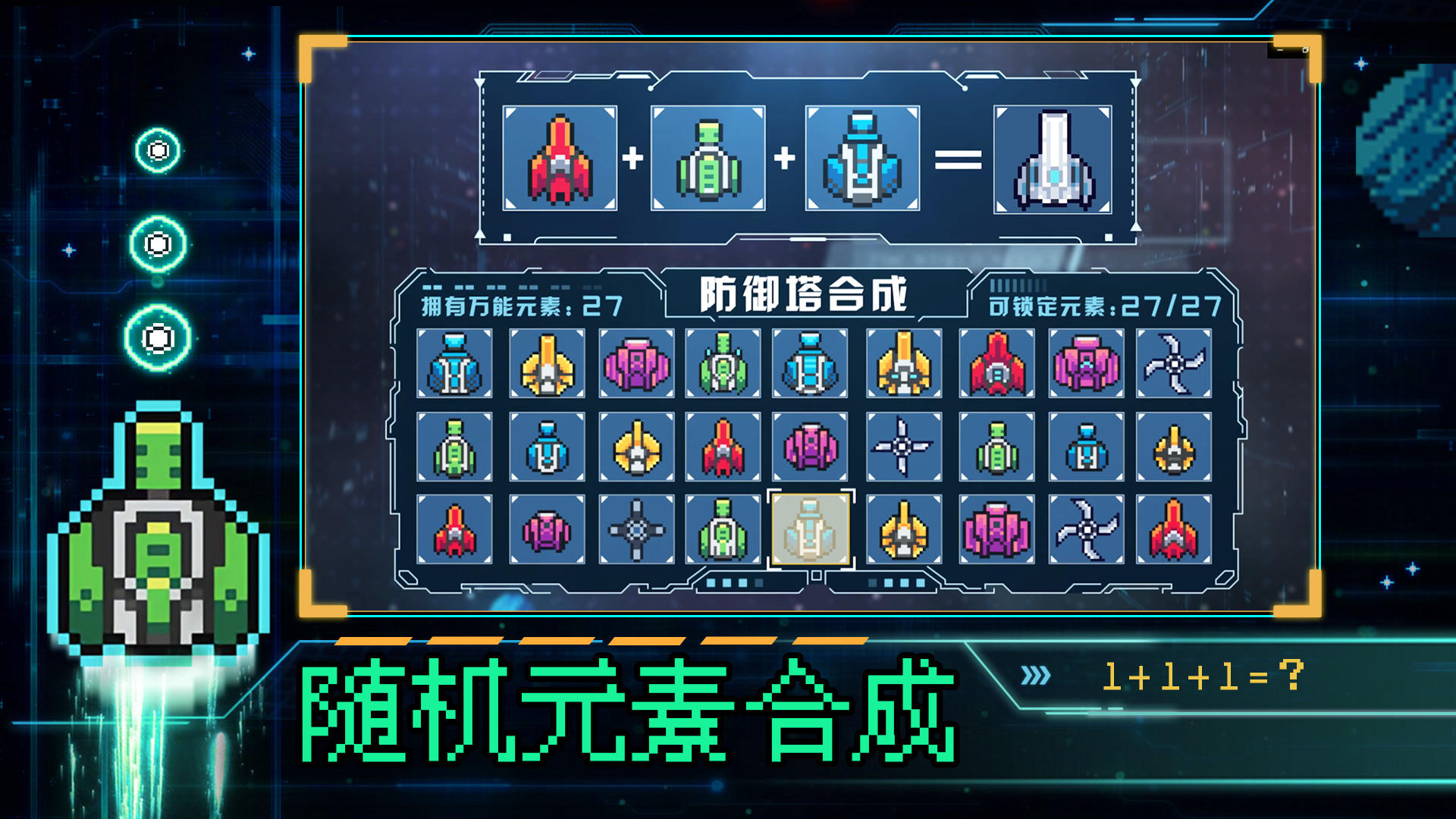The image size is (1456, 819).
Task: Select the shuriken element at the end of row one
Action: click(x=1173, y=364)
